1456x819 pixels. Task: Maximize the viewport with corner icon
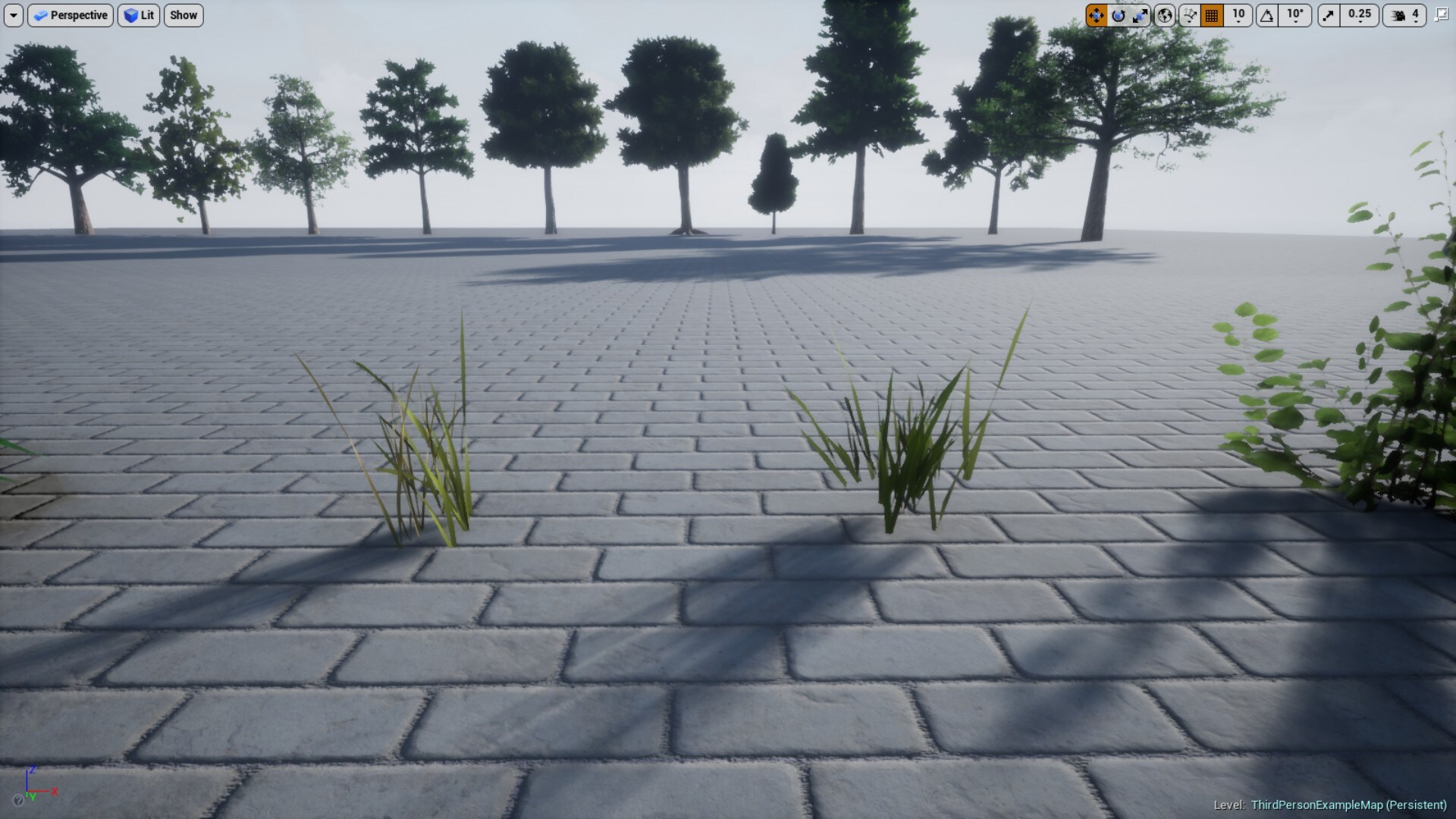click(x=1440, y=15)
